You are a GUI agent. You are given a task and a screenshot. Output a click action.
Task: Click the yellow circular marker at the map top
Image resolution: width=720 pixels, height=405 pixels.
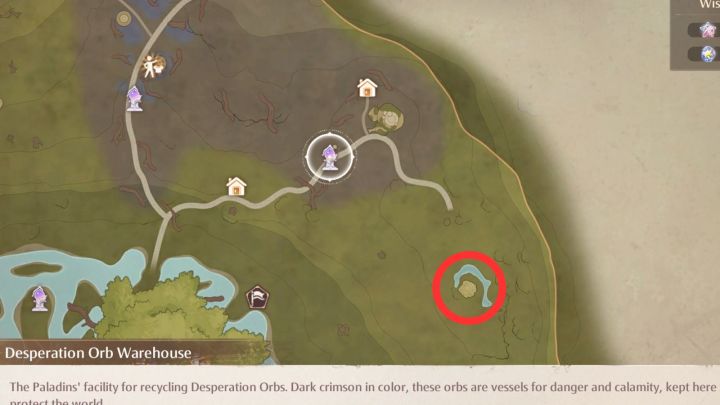point(123,17)
